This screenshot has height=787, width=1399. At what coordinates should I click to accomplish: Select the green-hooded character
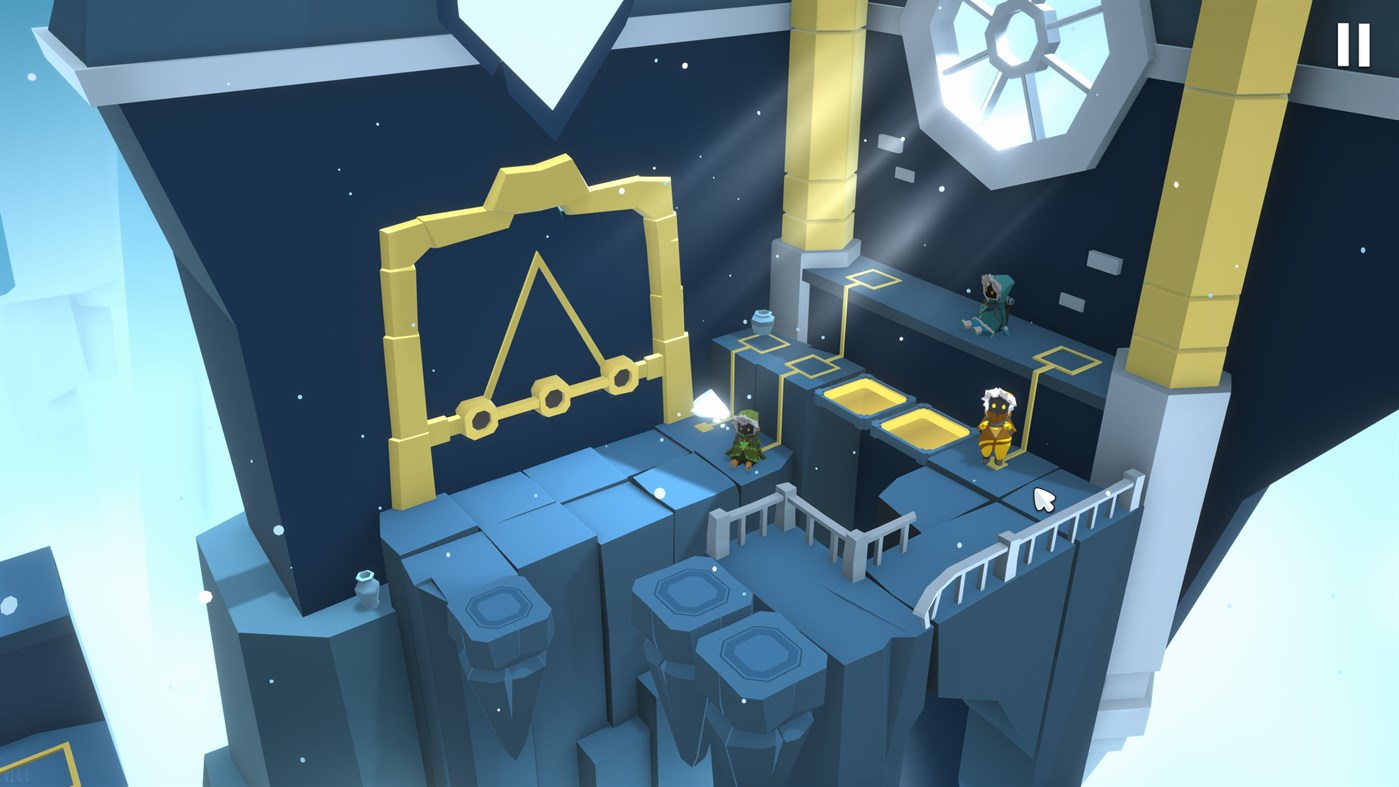pos(745,435)
